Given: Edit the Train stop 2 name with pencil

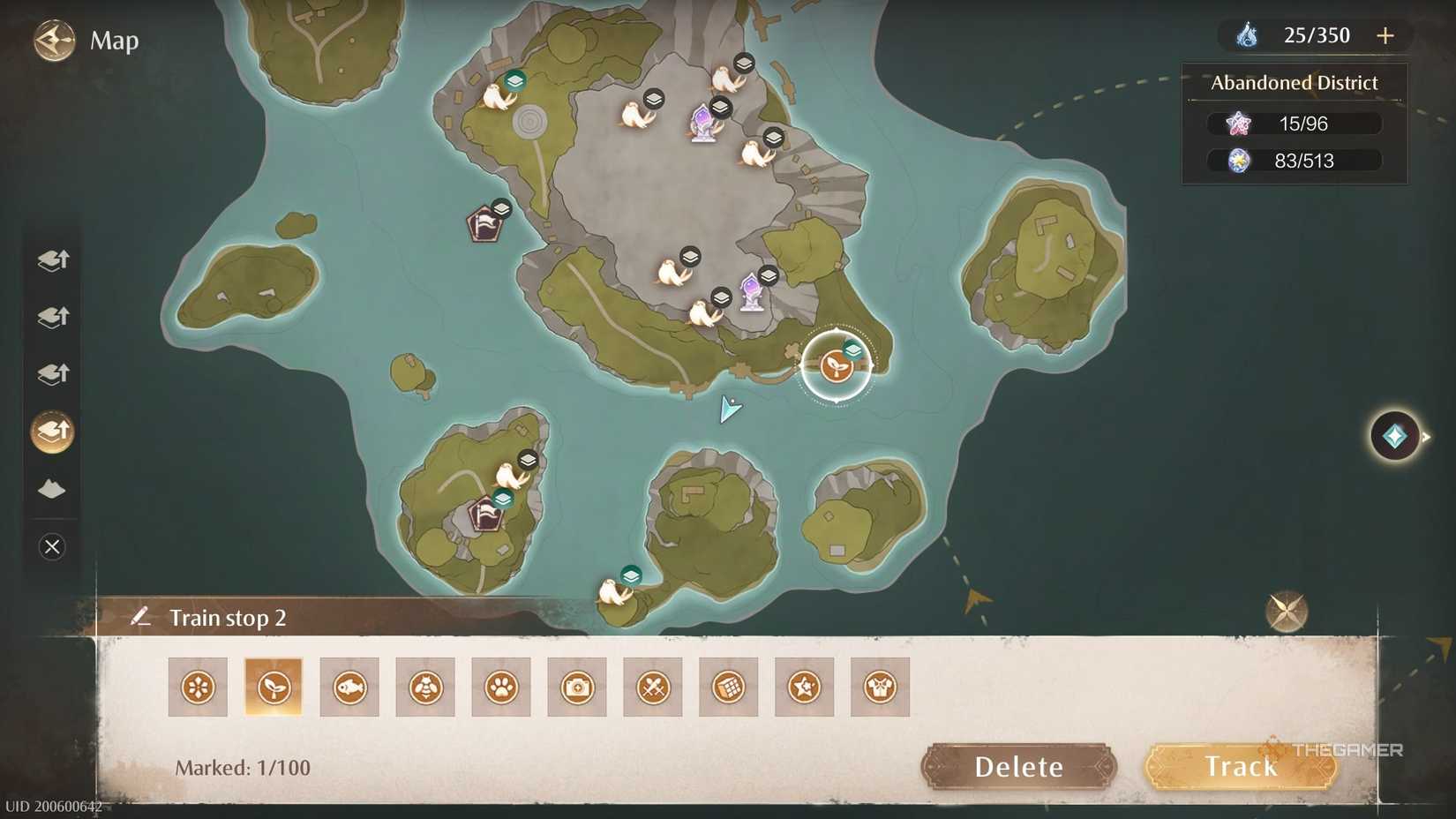Looking at the screenshot, I should [142, 617].
